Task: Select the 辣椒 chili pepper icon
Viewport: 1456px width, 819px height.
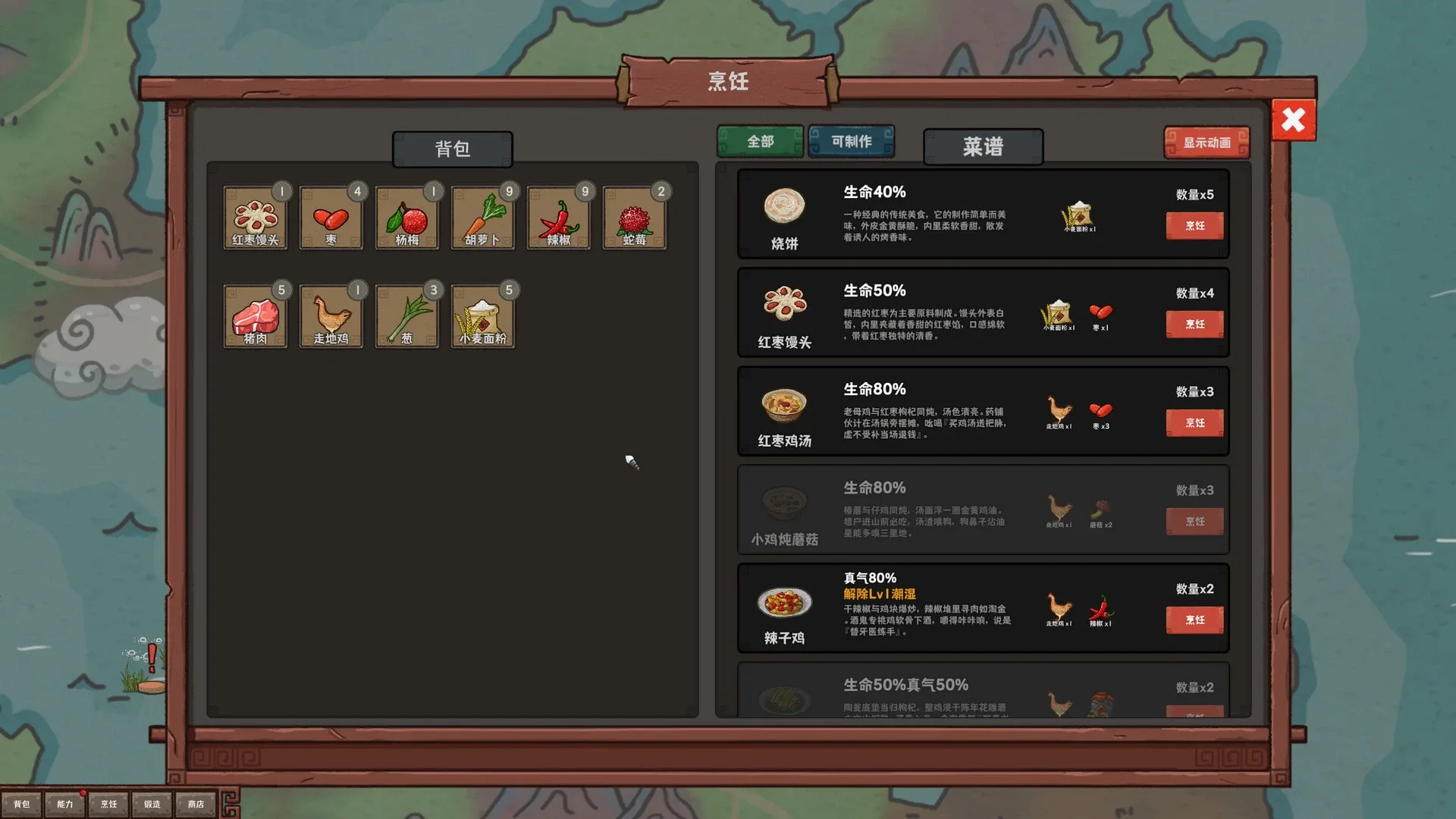Action: click(558, 218)
